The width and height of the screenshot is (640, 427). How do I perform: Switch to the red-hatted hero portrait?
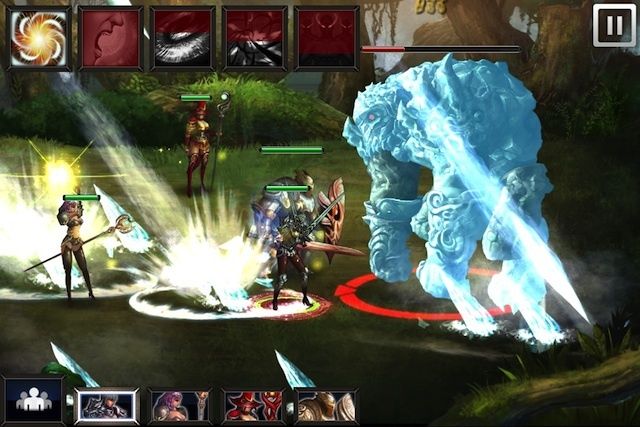click(253, 406)
